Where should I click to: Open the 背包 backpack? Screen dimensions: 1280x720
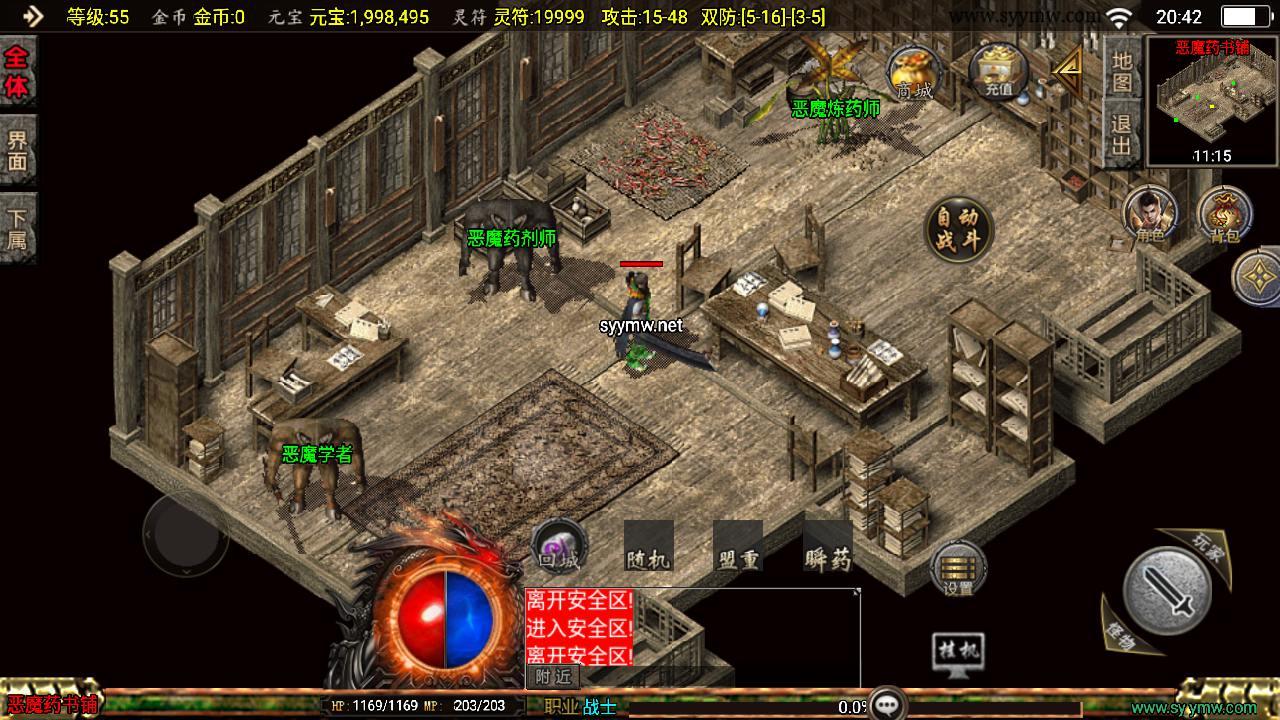[x=1223, y=214]
